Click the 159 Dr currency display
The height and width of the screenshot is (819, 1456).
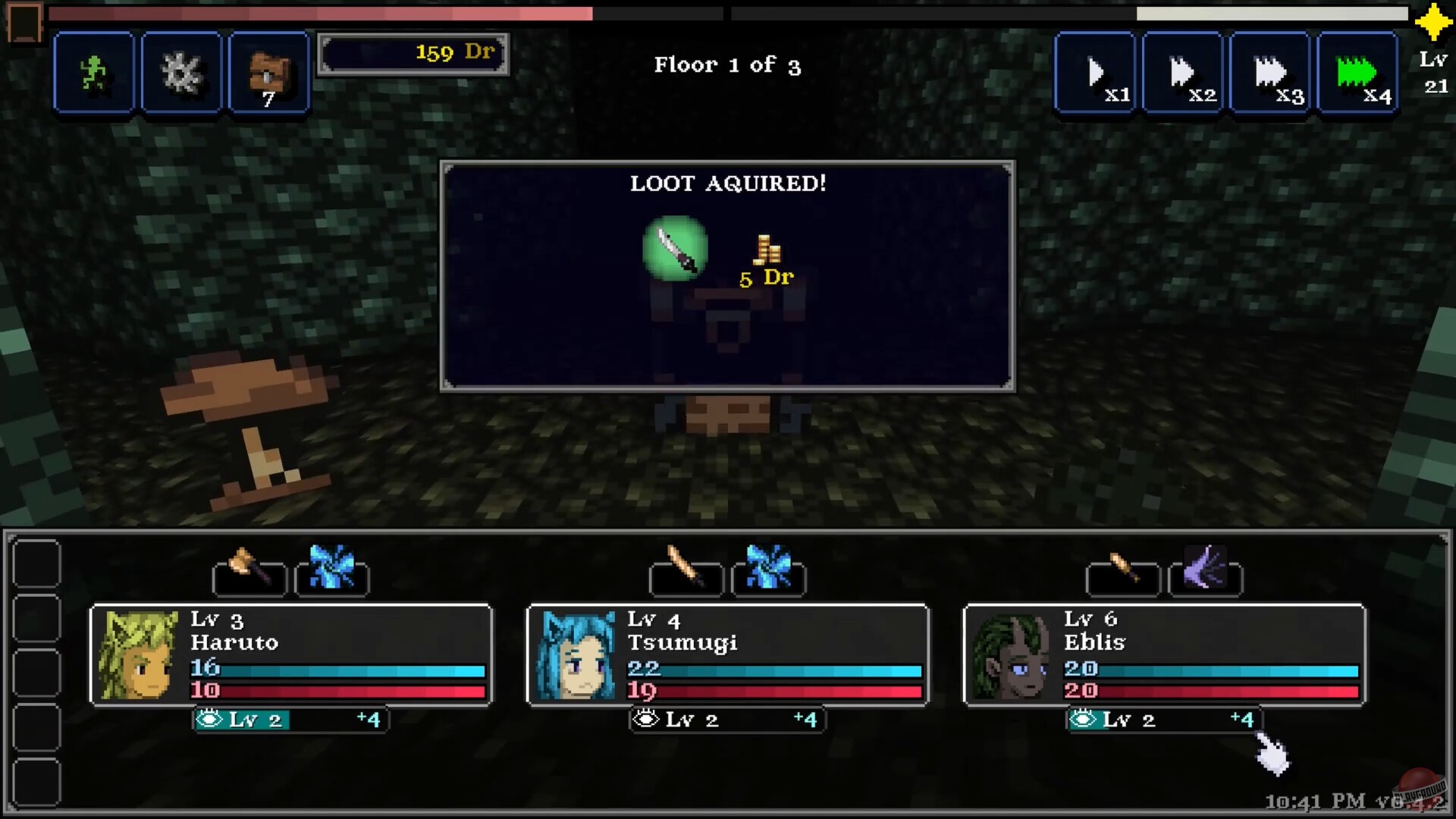[x=413, y=52]
